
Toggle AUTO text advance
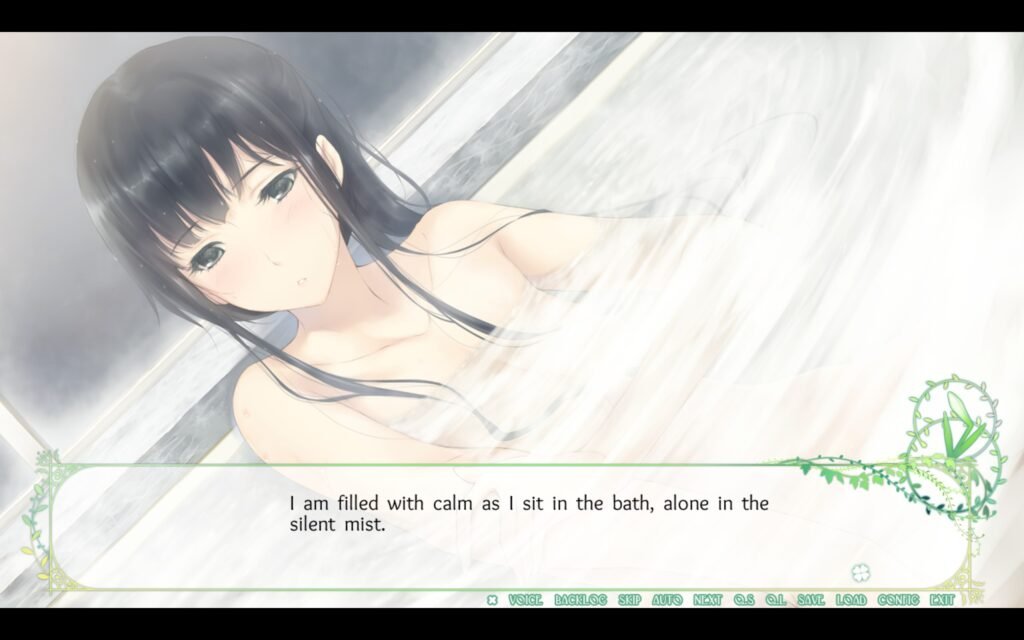point(667,600)
